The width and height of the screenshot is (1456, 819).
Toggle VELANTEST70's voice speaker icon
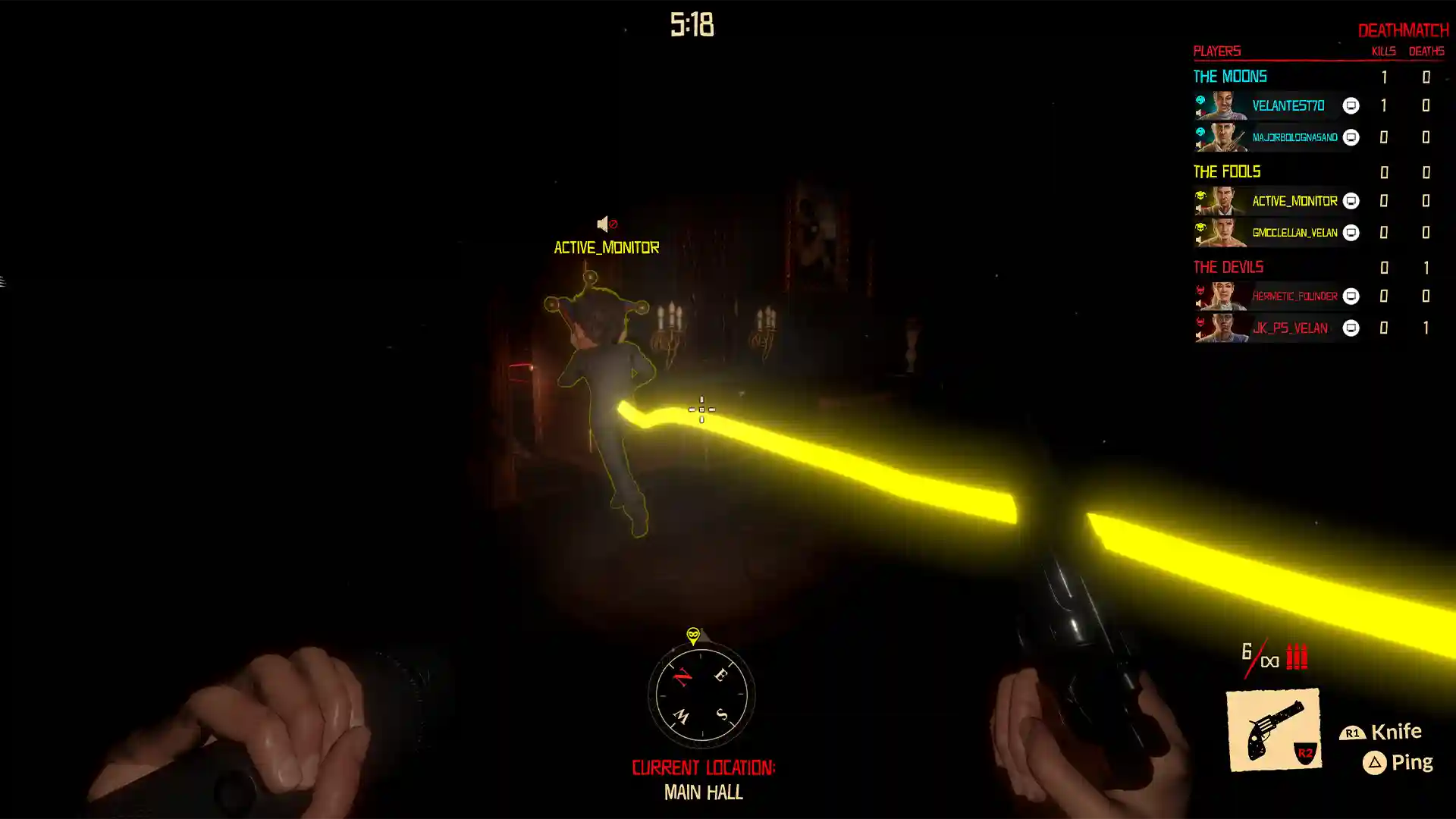point(1199,112)
